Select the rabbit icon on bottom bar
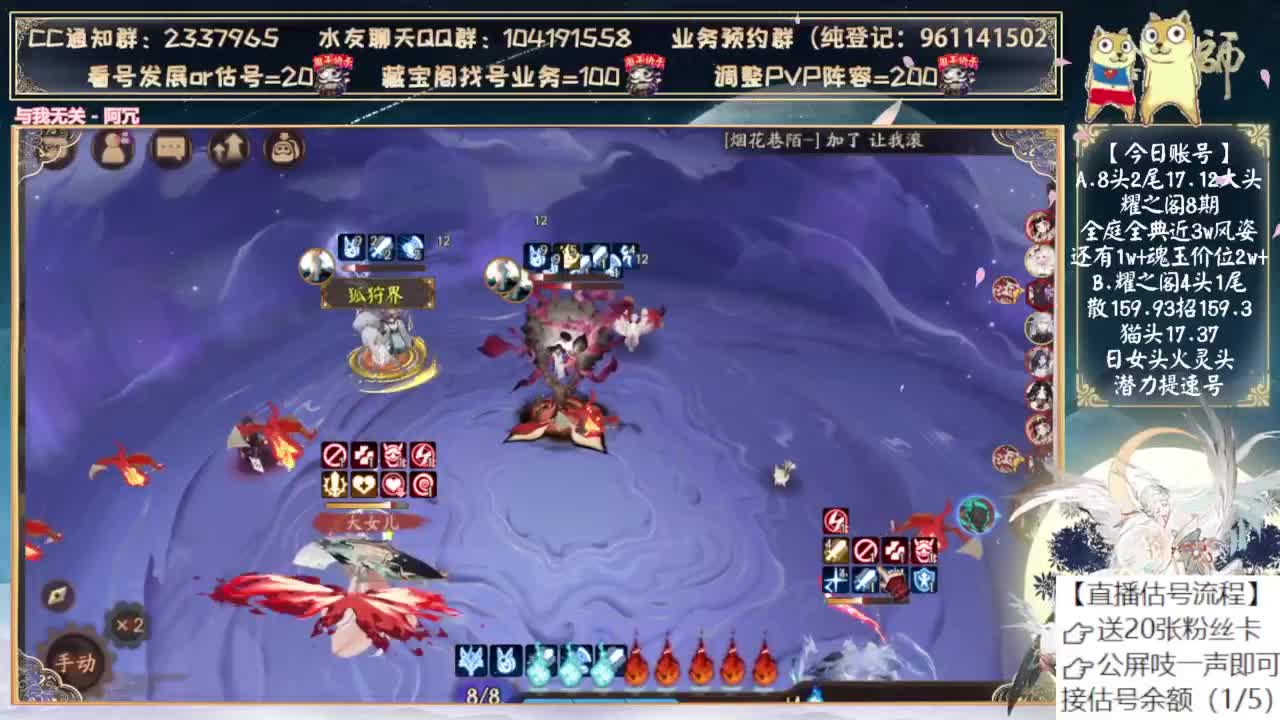Image resolution: width=1280 pixels, height=720 pixels. point(505,661)
